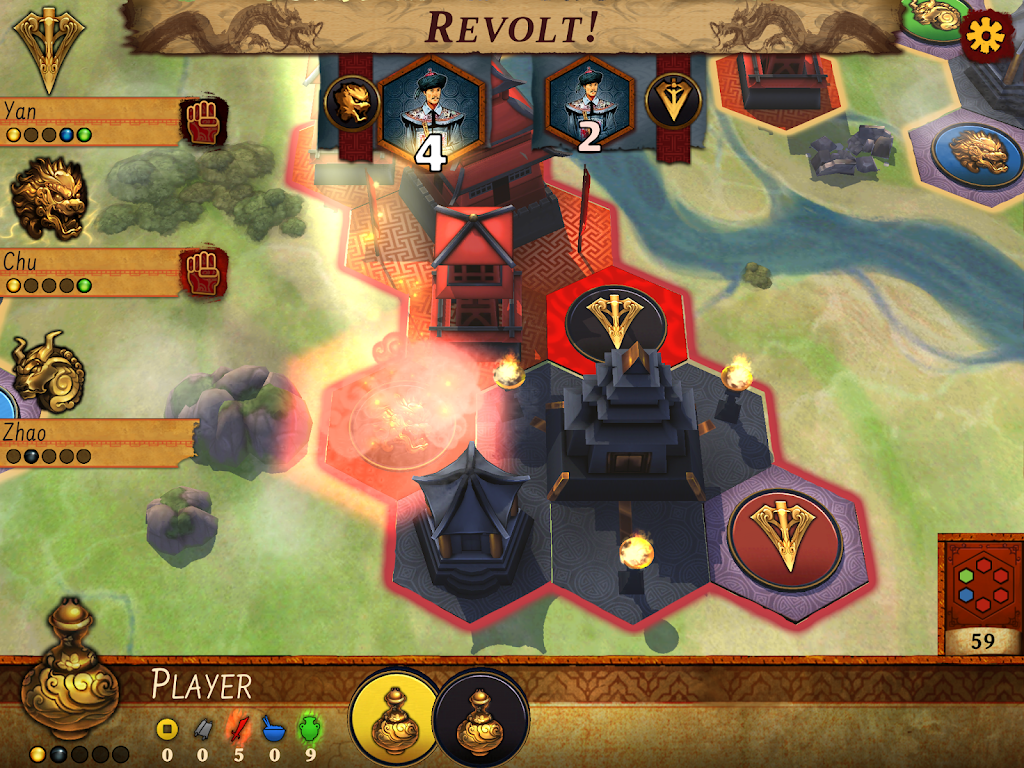
Task: Click Chu's red fist revolt icon
Action: pos(205,272)
